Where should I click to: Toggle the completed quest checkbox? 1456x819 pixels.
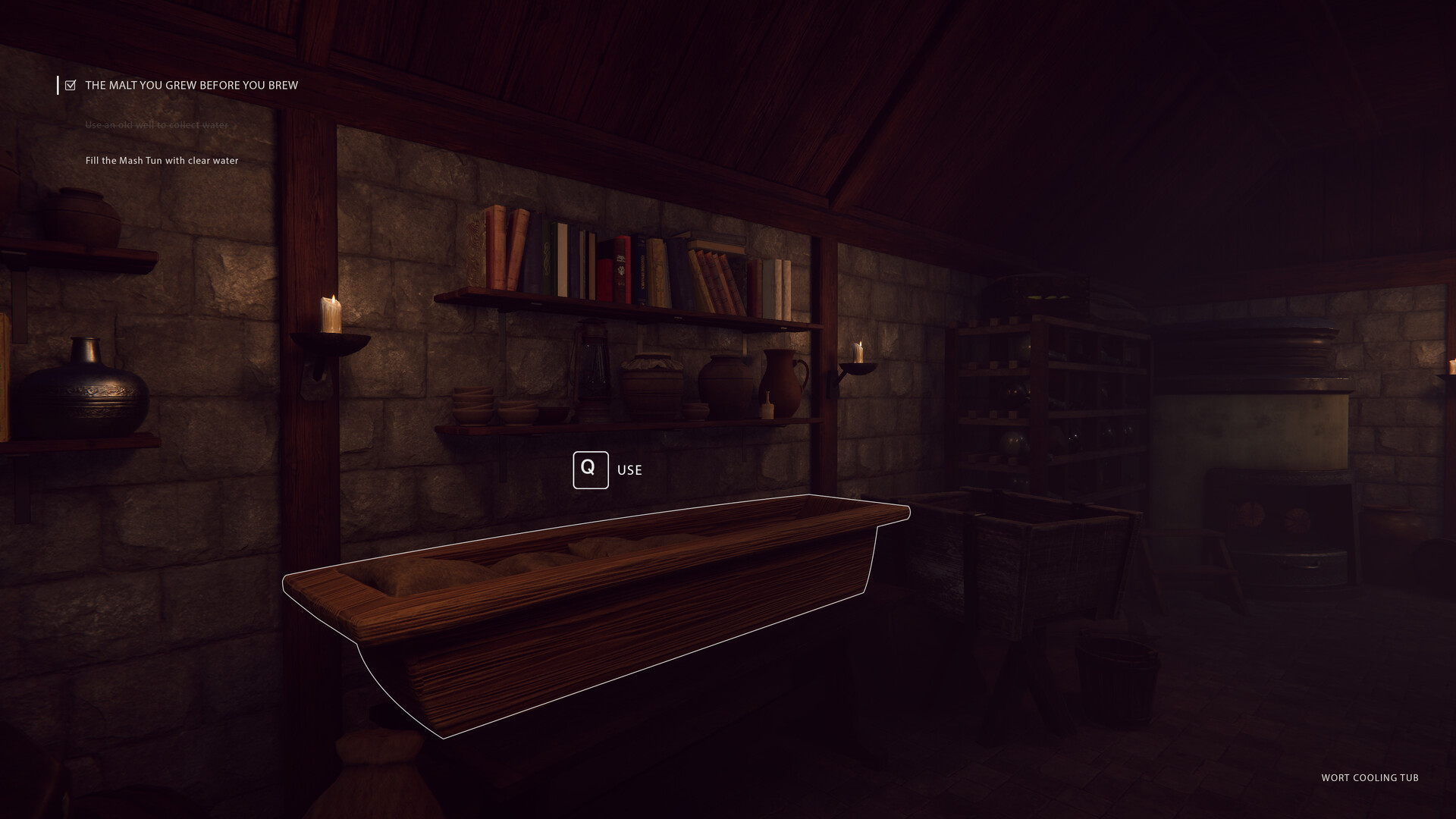click(71, 85)
